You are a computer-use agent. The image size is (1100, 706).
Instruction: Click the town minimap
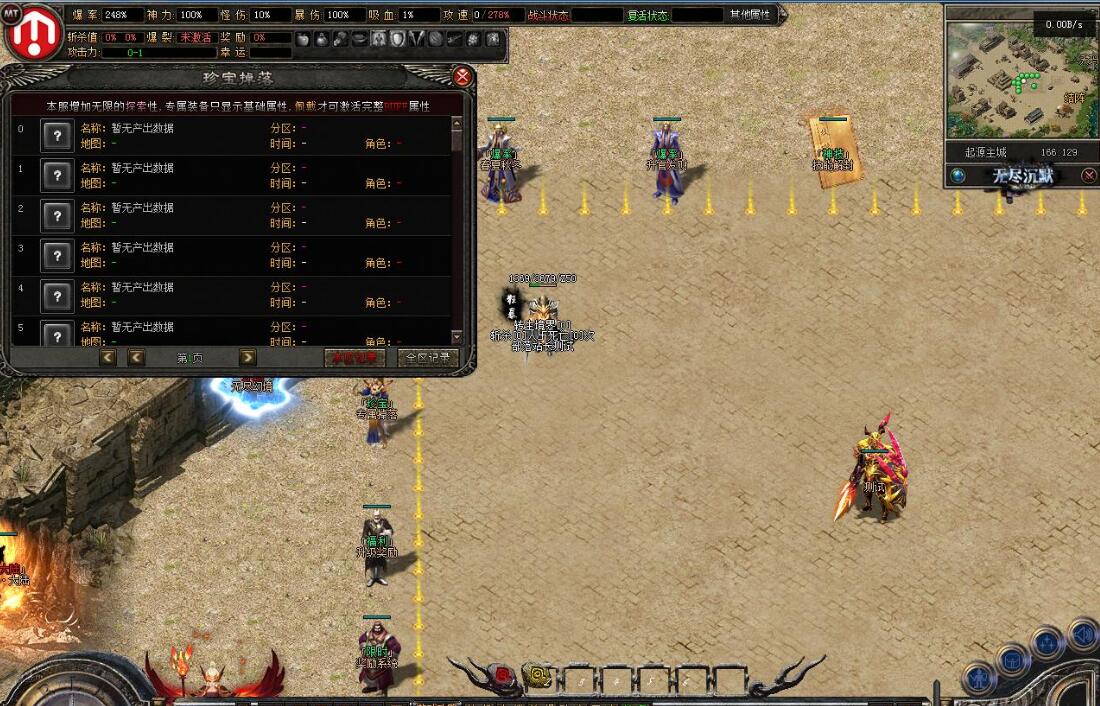(x=1020, y=80)
